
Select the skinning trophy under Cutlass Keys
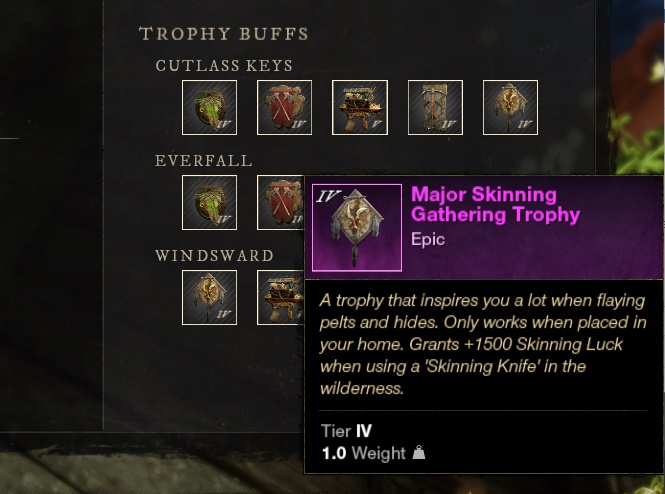(x=510, y=107)
